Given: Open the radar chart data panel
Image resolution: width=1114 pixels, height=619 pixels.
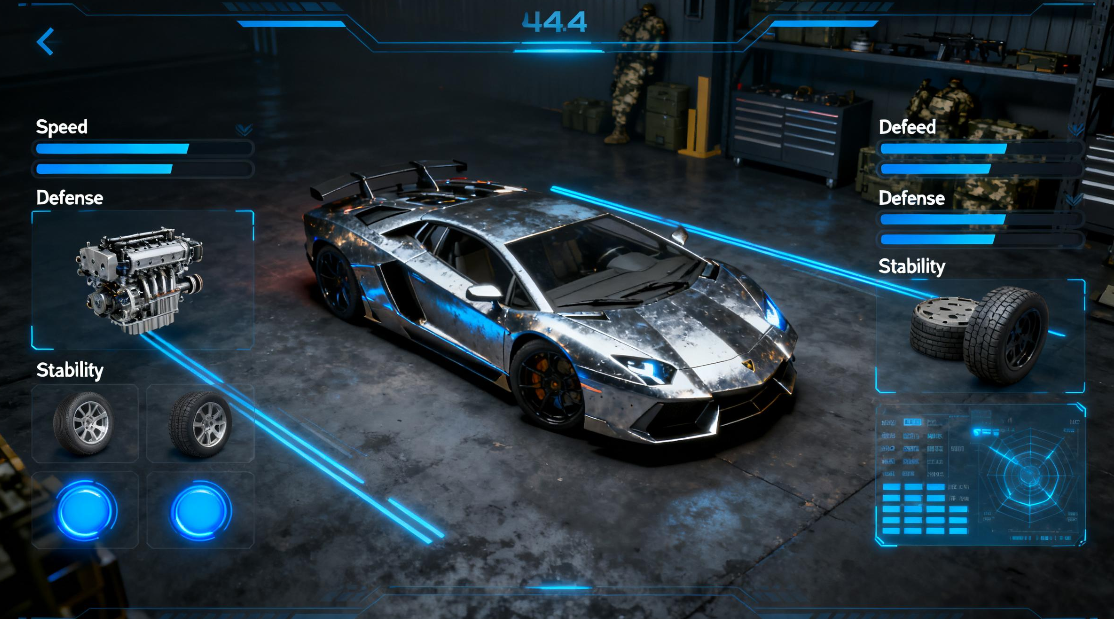Looking at the screenshot, I should (980, 474).
